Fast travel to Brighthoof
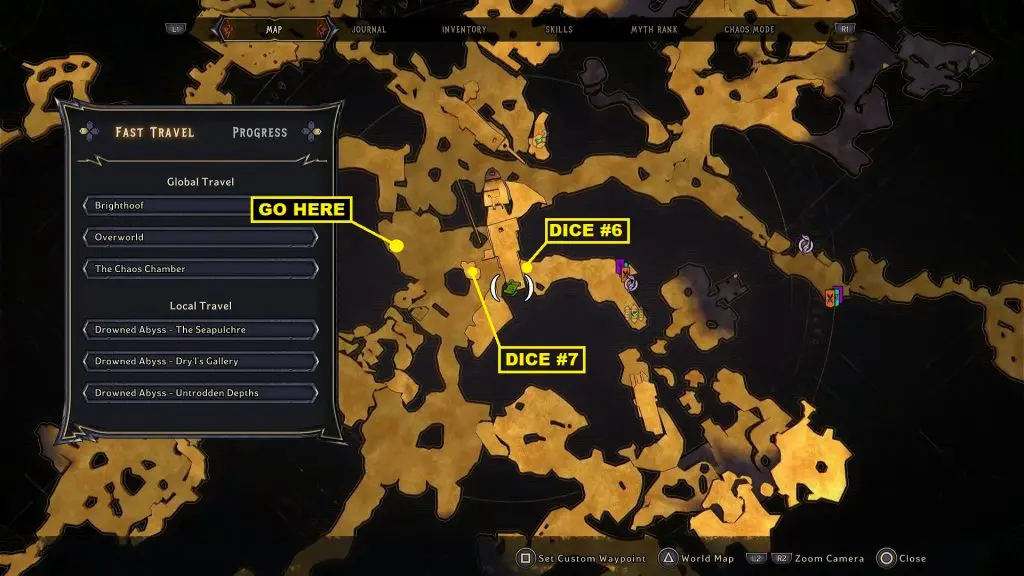1024x576 pixels. (201, 206)
